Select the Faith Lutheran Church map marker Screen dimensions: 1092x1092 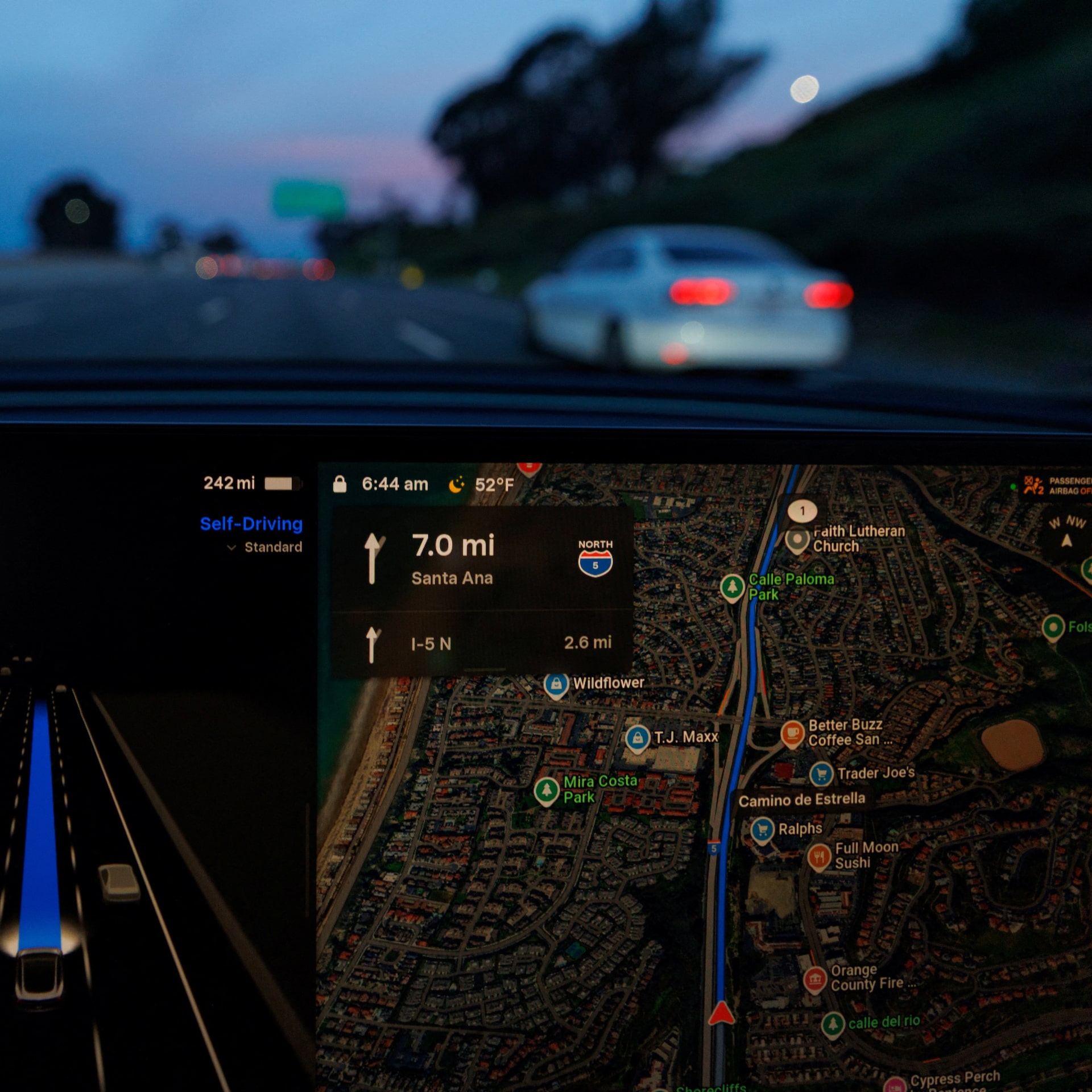click(797, 539)
